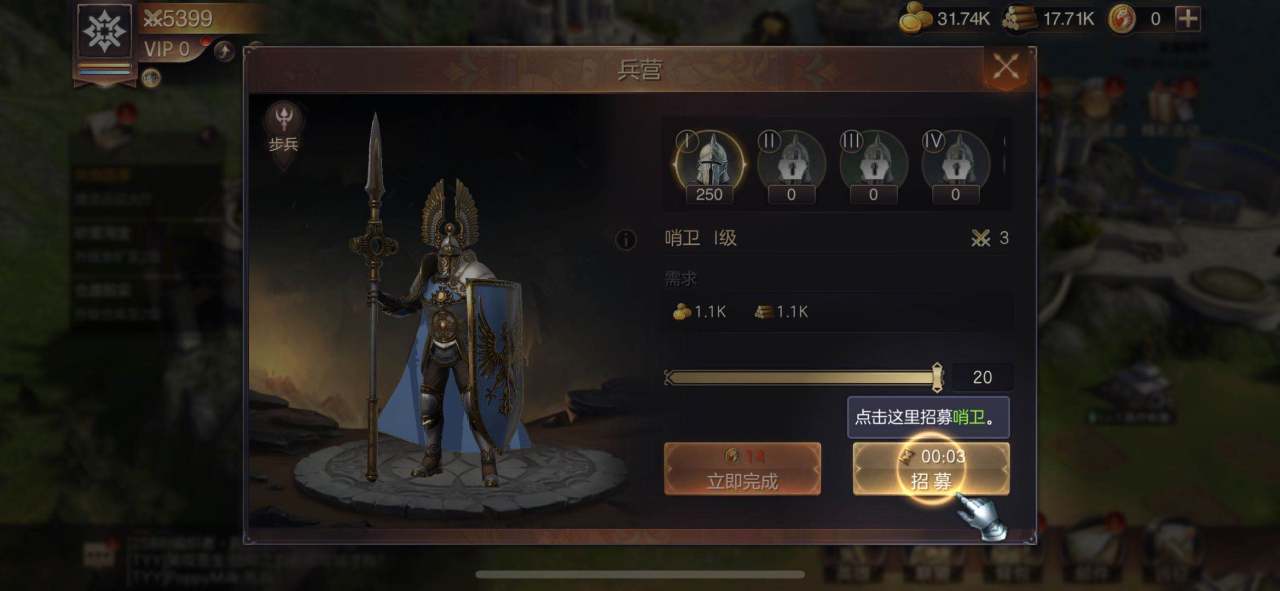This screenshot has width=1280, height=591.
Task: Select the locked tier II unit
Action: point(791,160)
